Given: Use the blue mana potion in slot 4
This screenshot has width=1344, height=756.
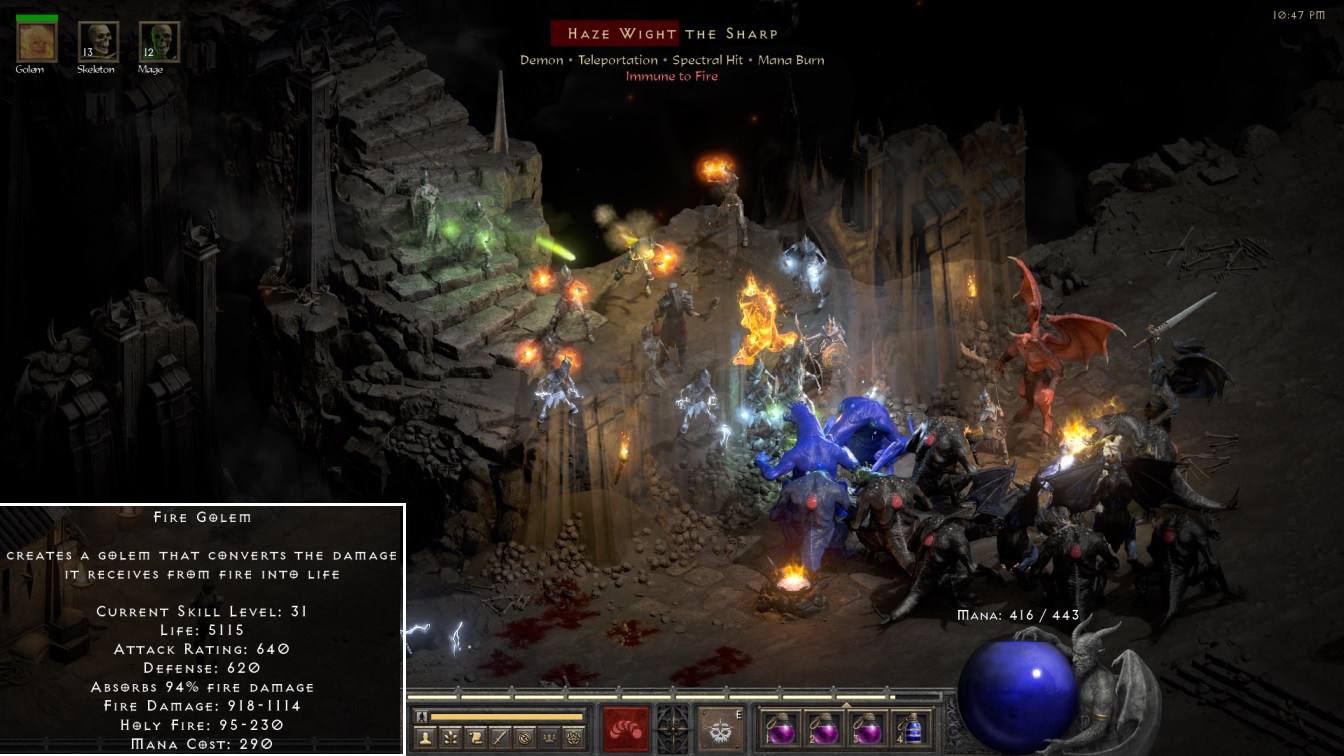Looking at the screenshot, I should [x=910, y=729].
